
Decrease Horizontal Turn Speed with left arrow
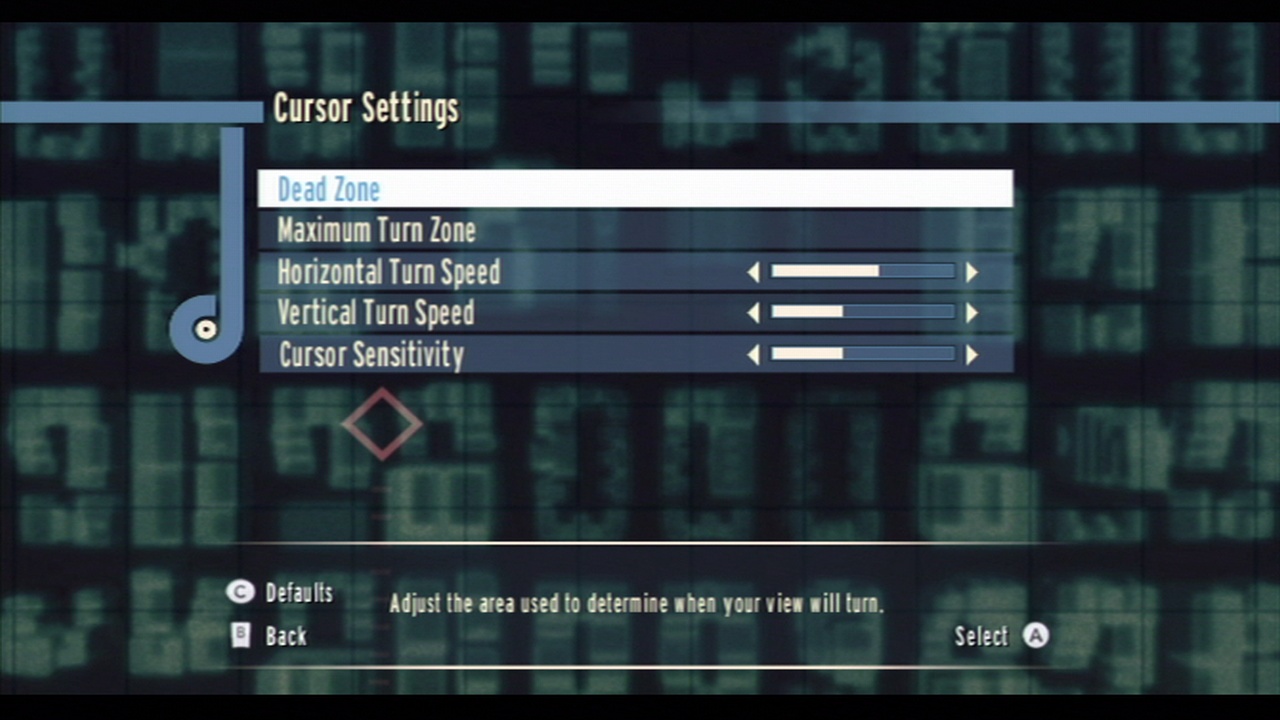coord(753,272)
